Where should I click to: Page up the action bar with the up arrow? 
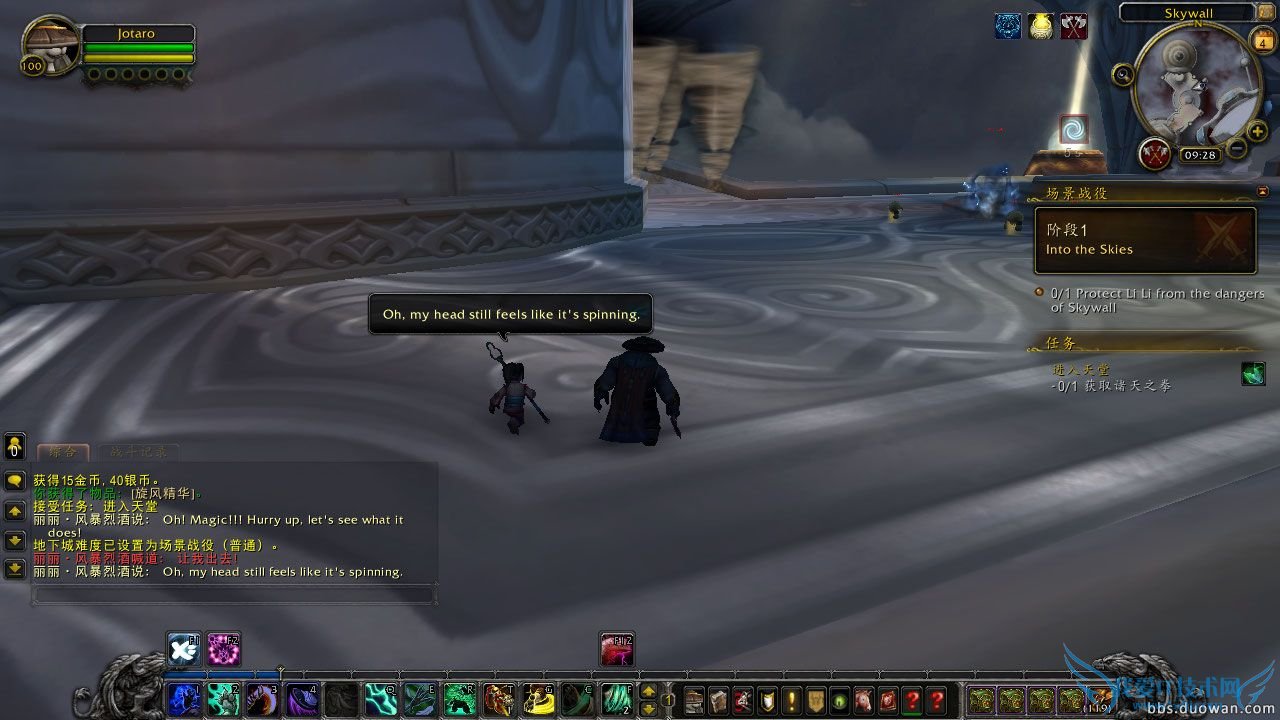coord(648,691)
